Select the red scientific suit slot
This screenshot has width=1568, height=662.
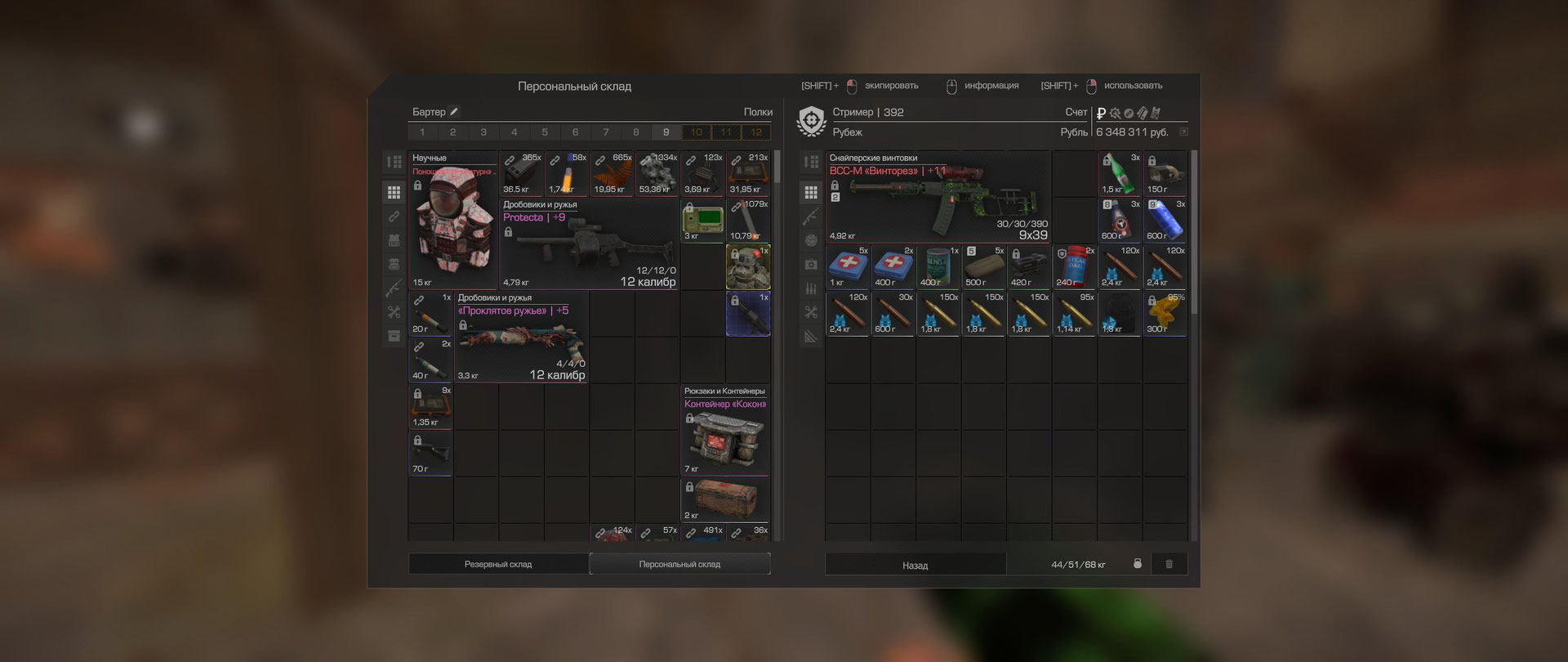point(453,221)
